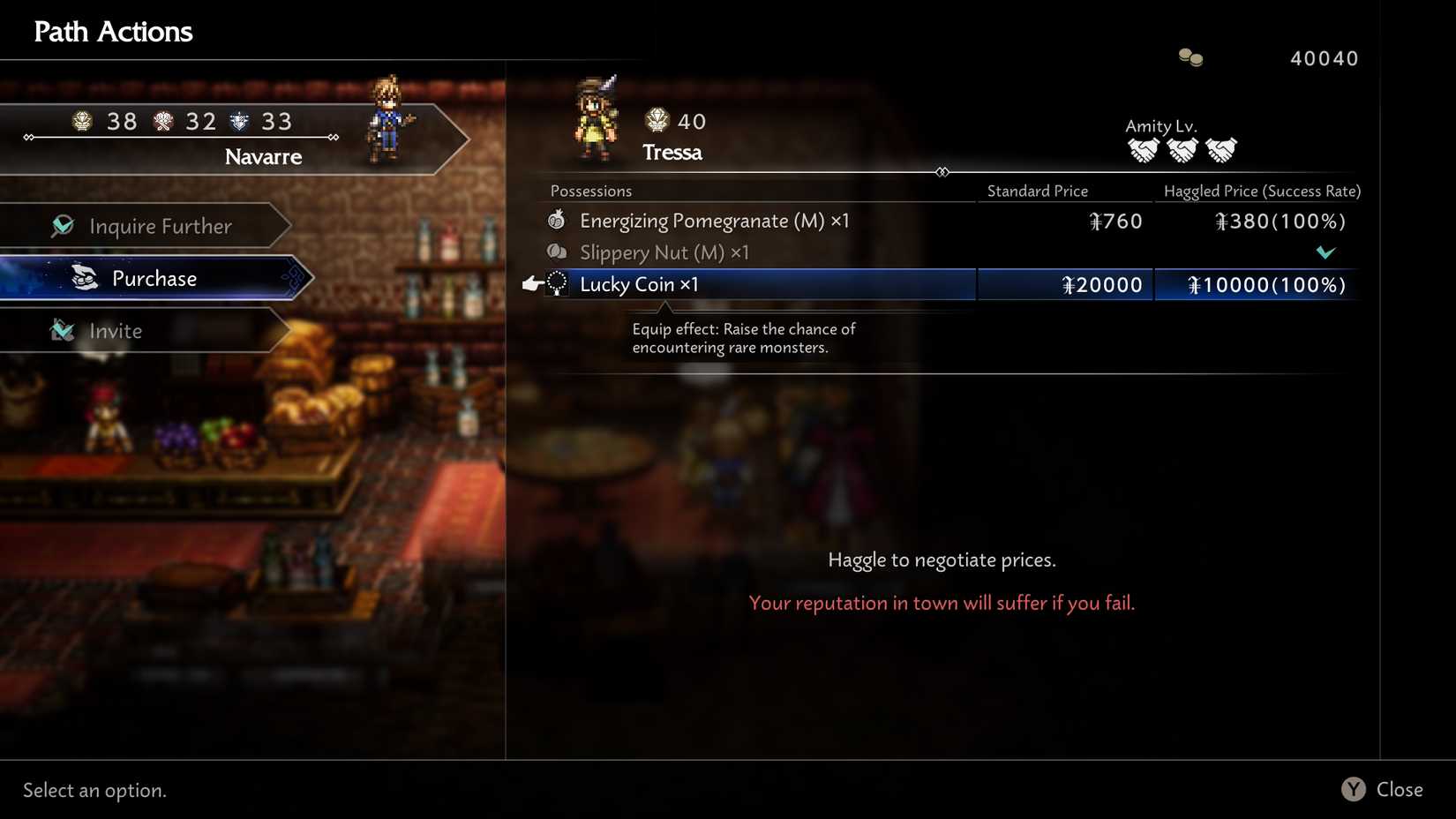Select the Lucky Coin item icon
The width and height of the screenshot is (1456, 819).
[x=557, y=284]
